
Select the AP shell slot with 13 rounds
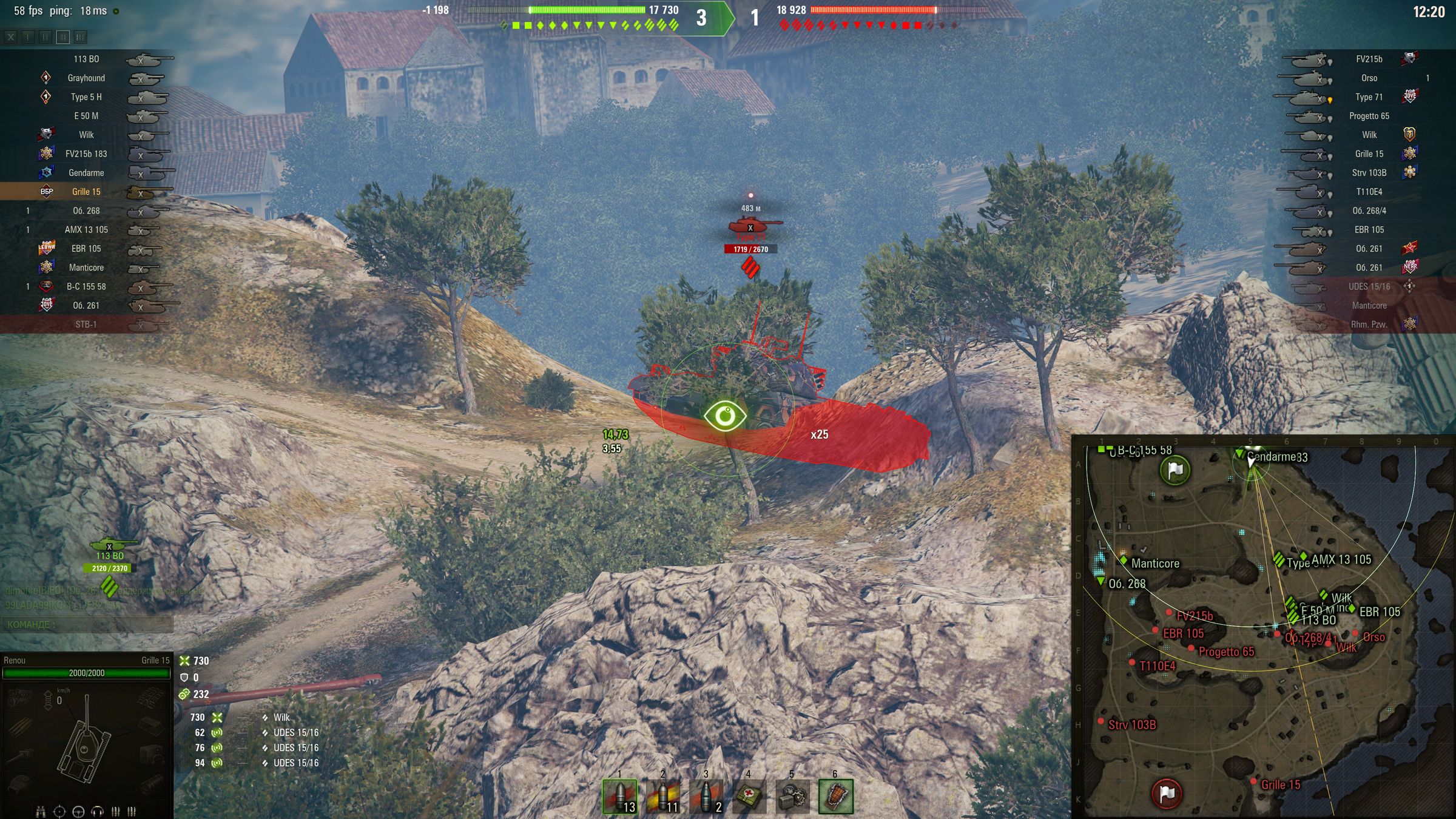coord(620,797)
